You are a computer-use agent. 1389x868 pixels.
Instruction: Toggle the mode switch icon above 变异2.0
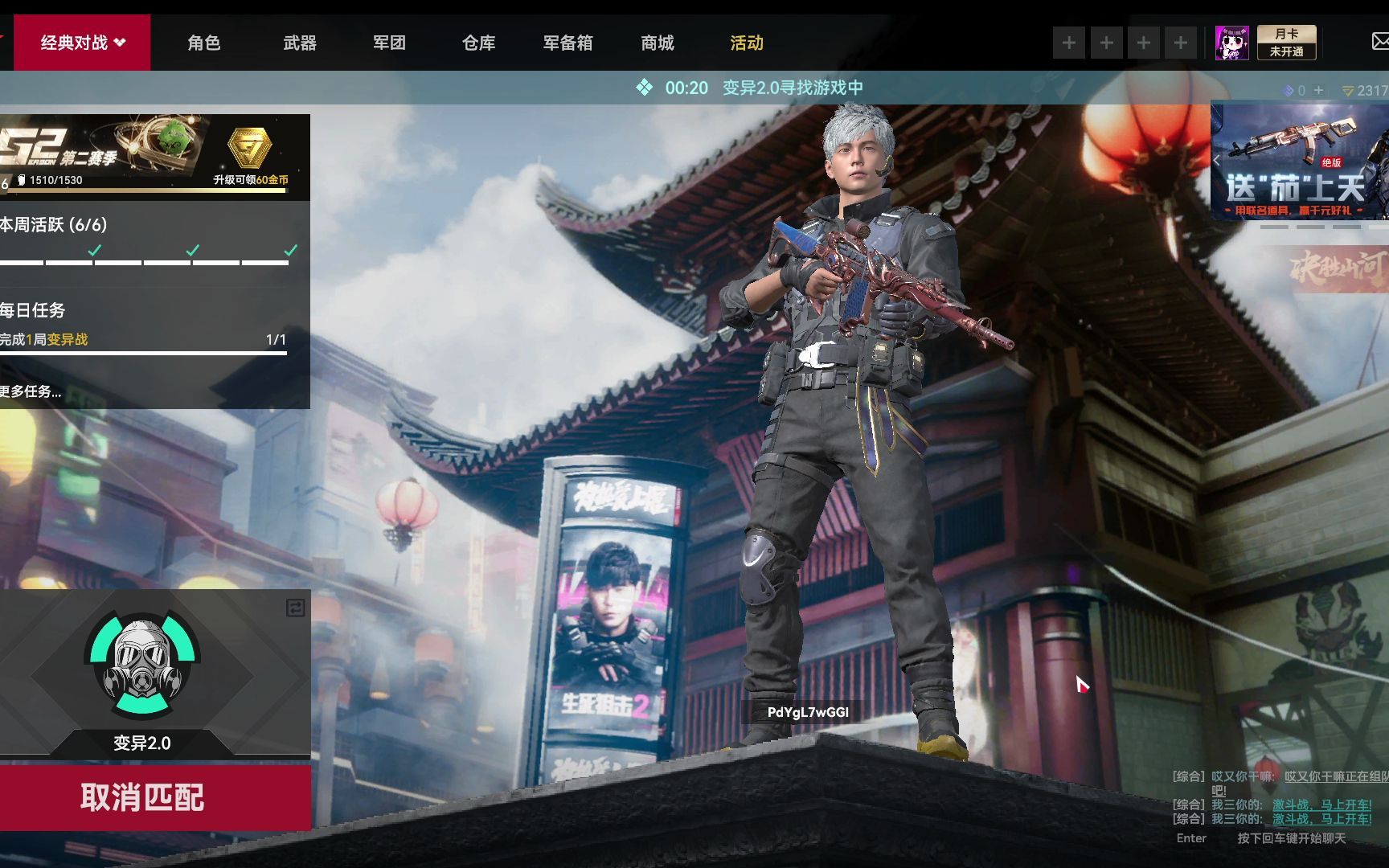295,608
